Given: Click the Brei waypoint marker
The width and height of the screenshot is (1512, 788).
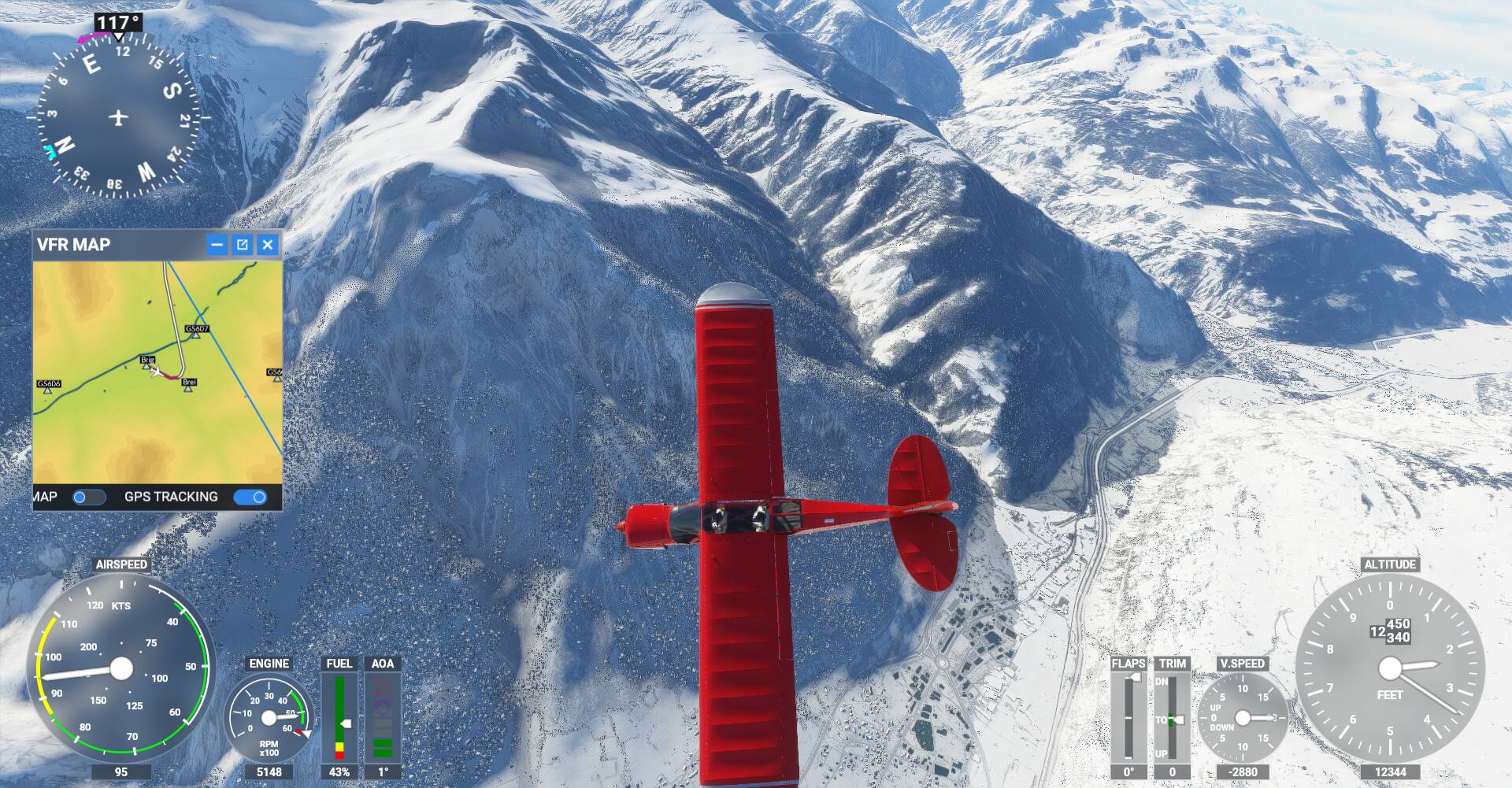Looking at the screenshot, I should 188,387.
